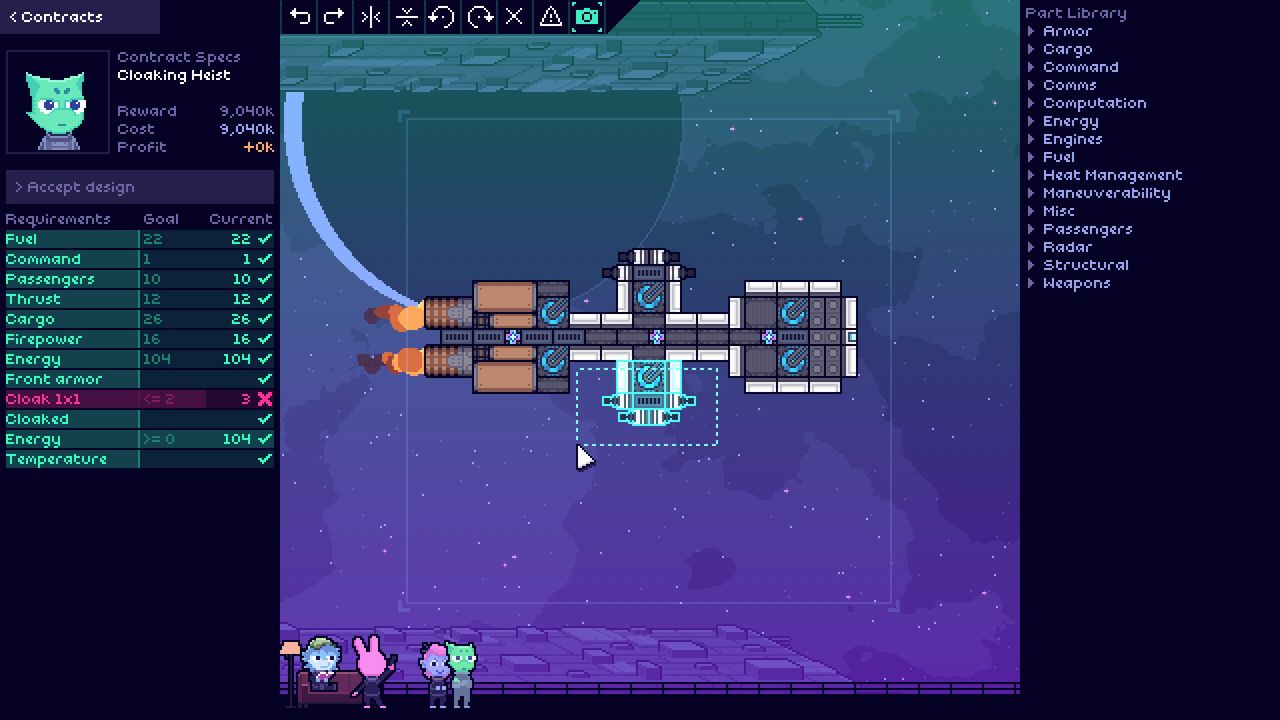This screenshot has height=720, width=1280.
Task: Mirror the part horizontally
Action: (x=371, y=16)
